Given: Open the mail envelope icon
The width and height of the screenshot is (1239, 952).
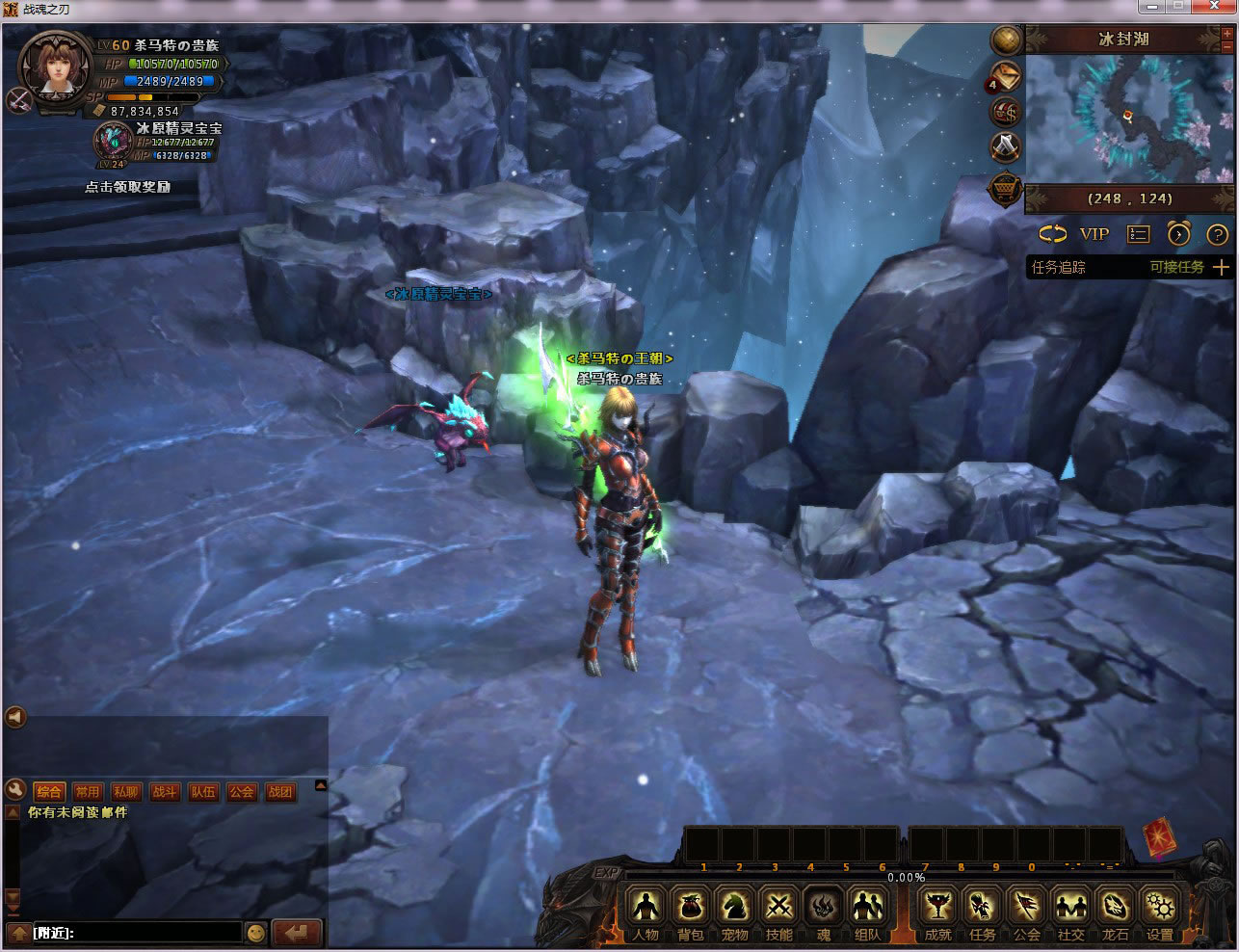Looking at the screenshot, I should (1007, 76).
